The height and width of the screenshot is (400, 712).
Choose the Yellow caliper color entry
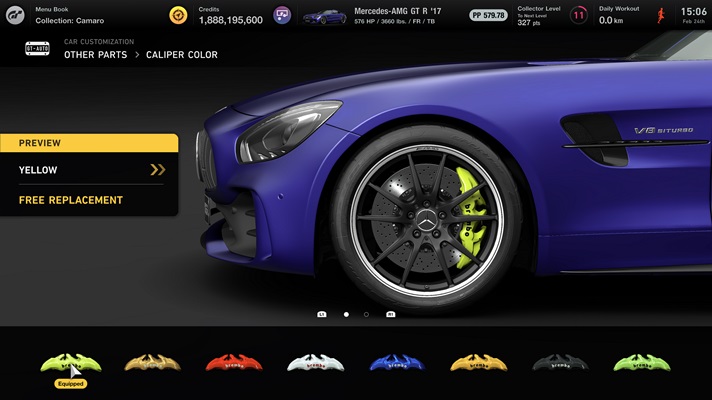[x=88, y=170]
